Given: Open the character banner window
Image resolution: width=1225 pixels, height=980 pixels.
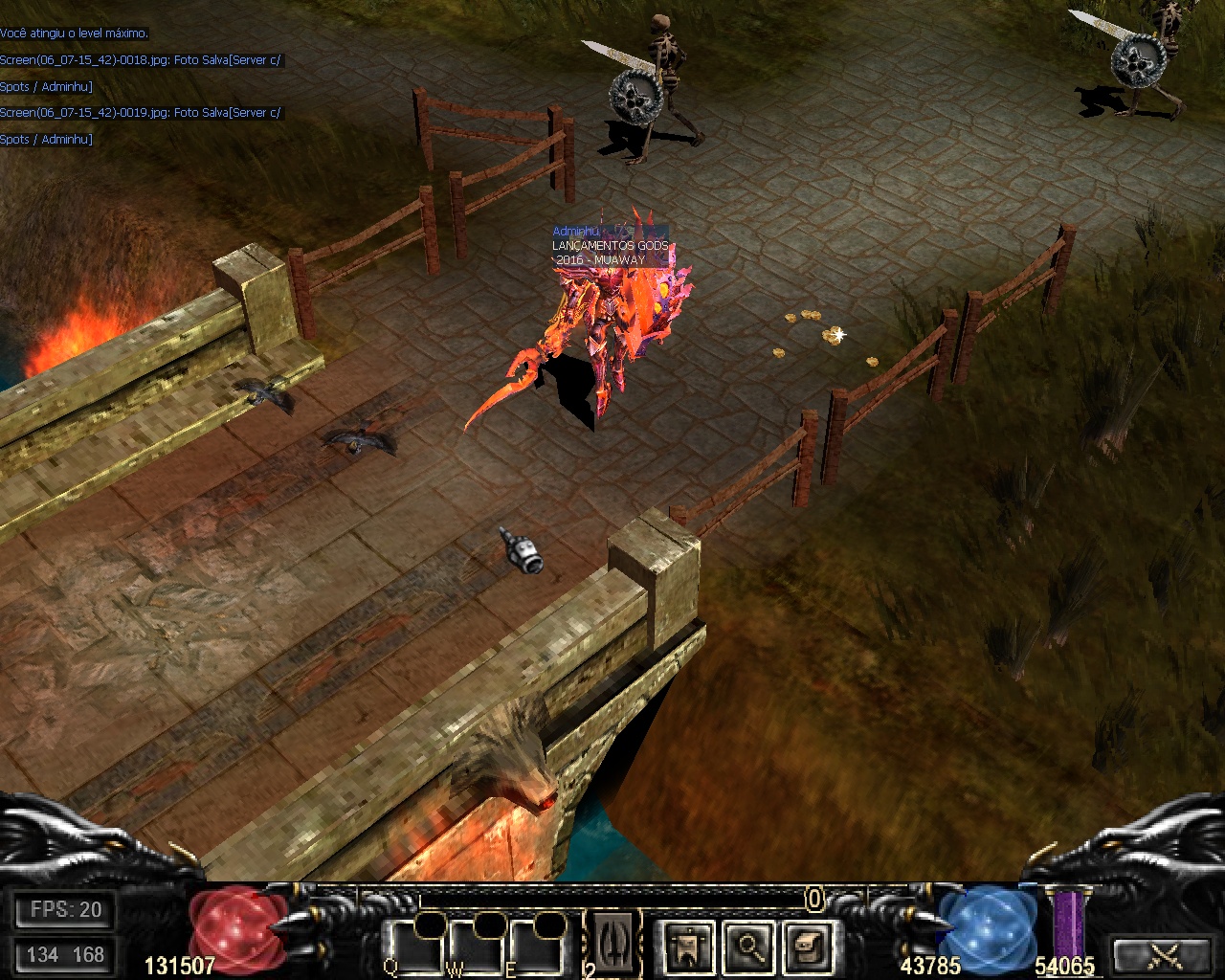Looking at the screenshot, I should click(686, 947).
